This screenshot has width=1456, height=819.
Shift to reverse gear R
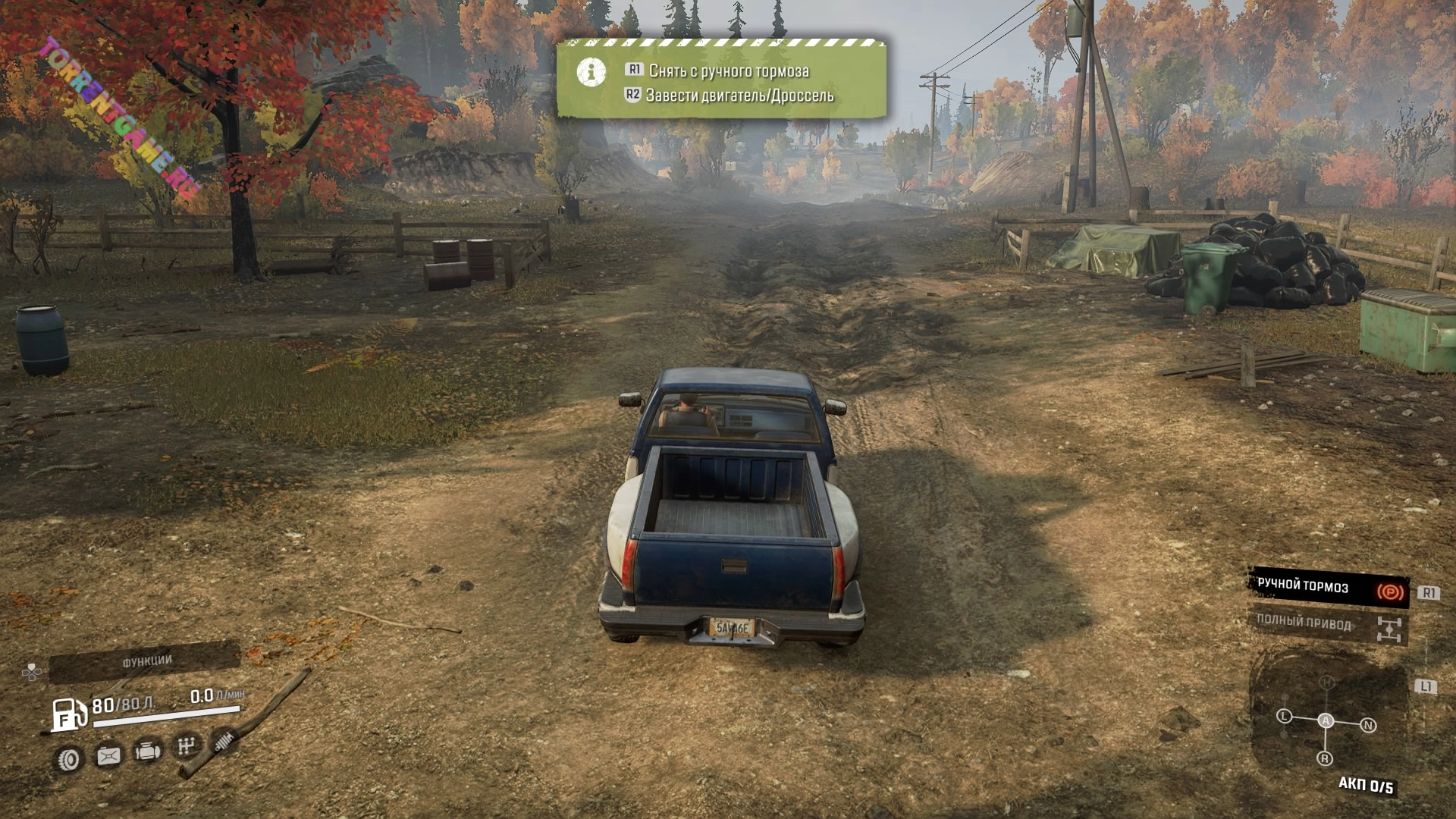click(x=1325, y=758)
